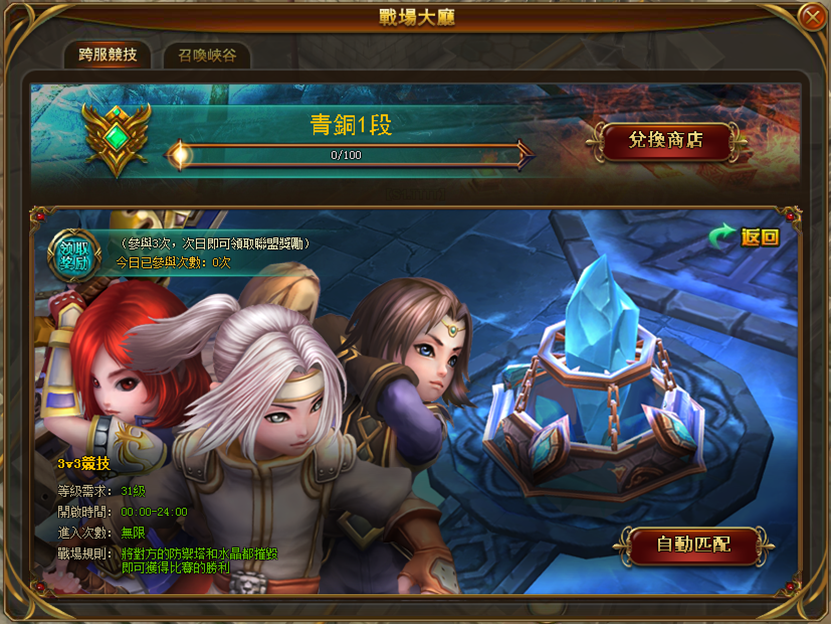Open the 兌換商店 exchange shop

tap(665, 141)
